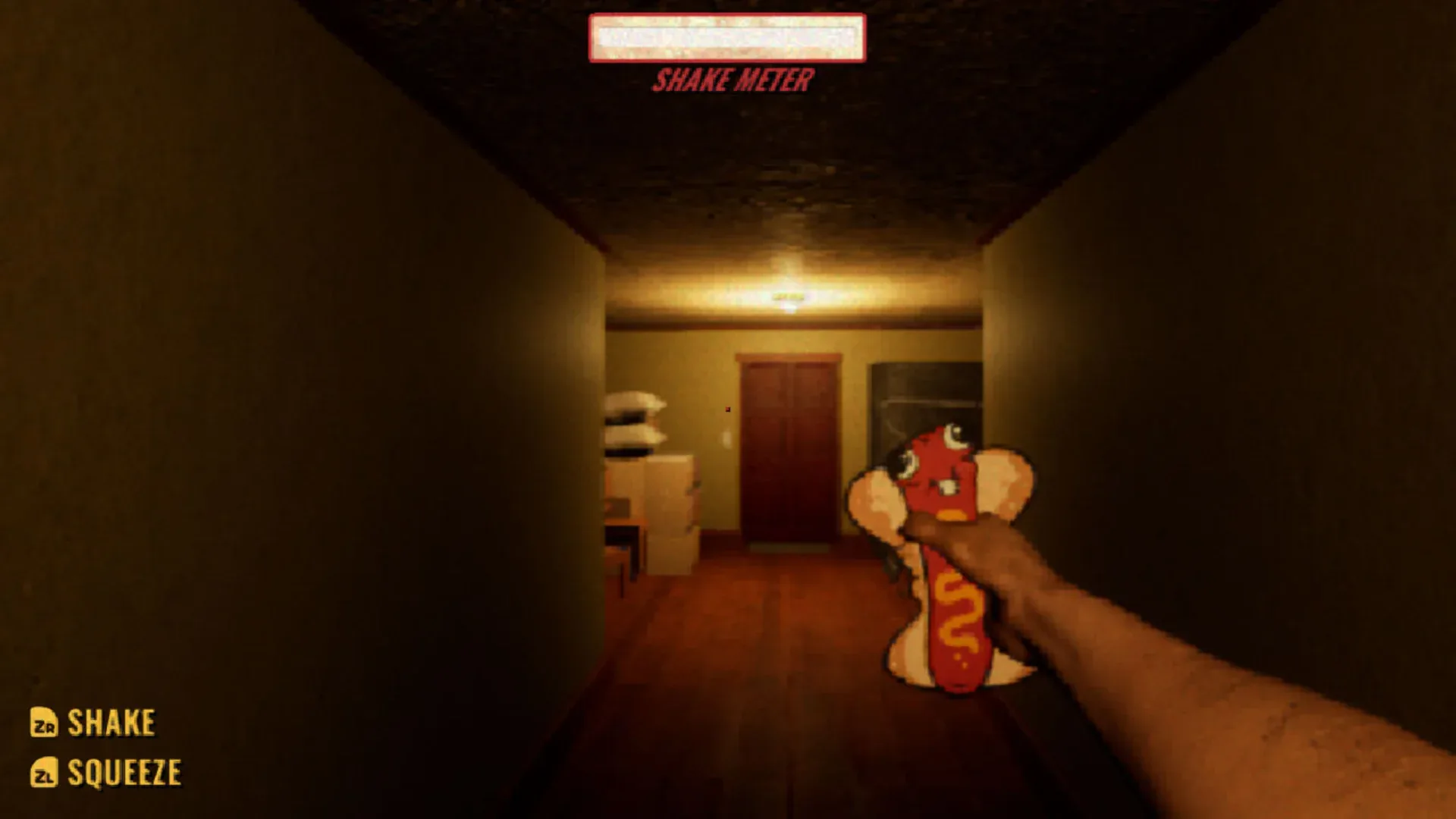
Task: Select the SHAKE label text
Action: pos(110,722)
